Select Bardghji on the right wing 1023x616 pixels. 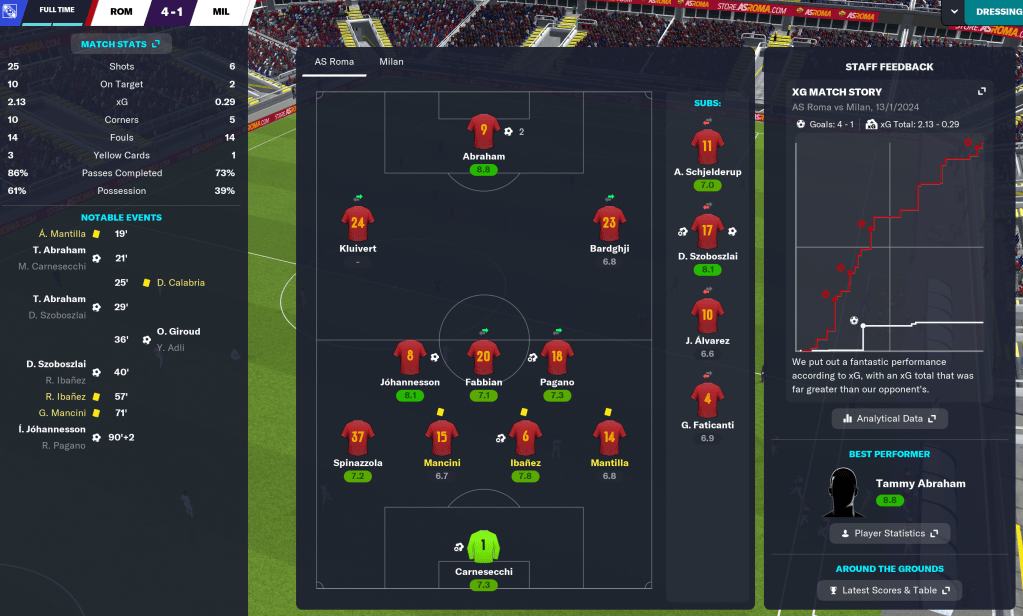tap(610, 223)
